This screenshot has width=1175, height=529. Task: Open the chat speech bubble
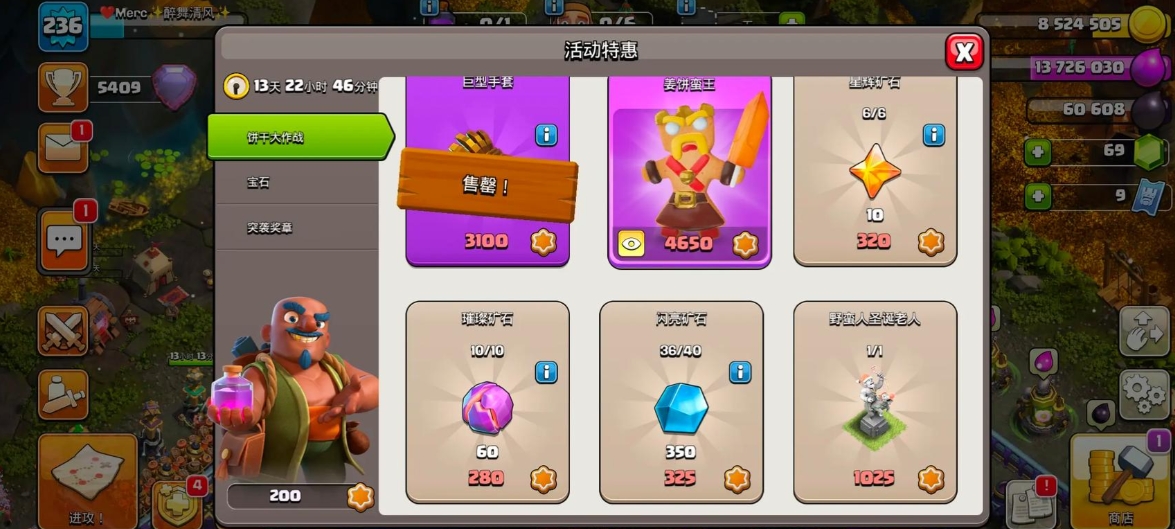pos(65,240)
